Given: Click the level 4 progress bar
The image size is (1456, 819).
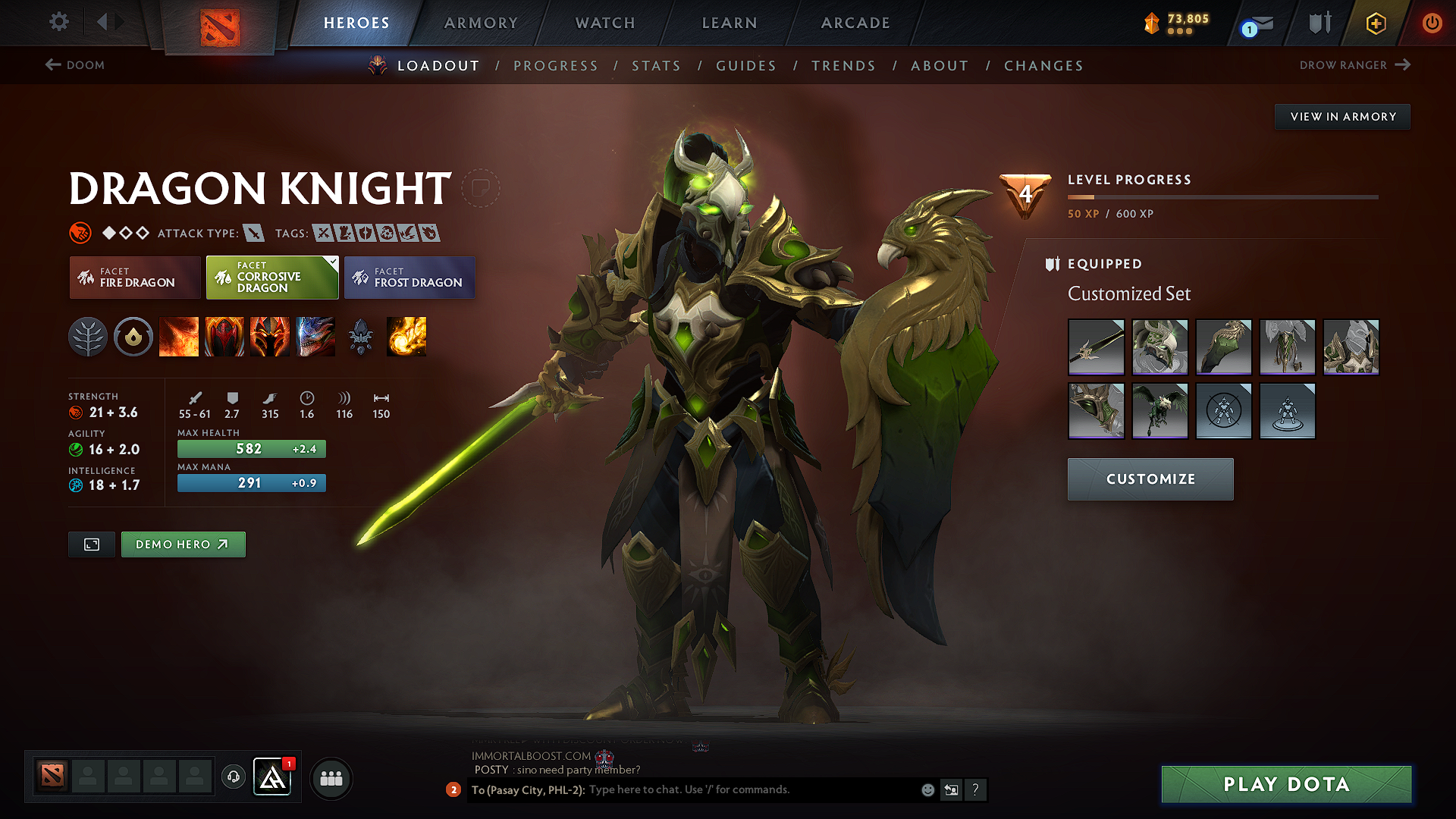Looking at the screenshot, I should pyautogui.click(x=1221, y=197).
